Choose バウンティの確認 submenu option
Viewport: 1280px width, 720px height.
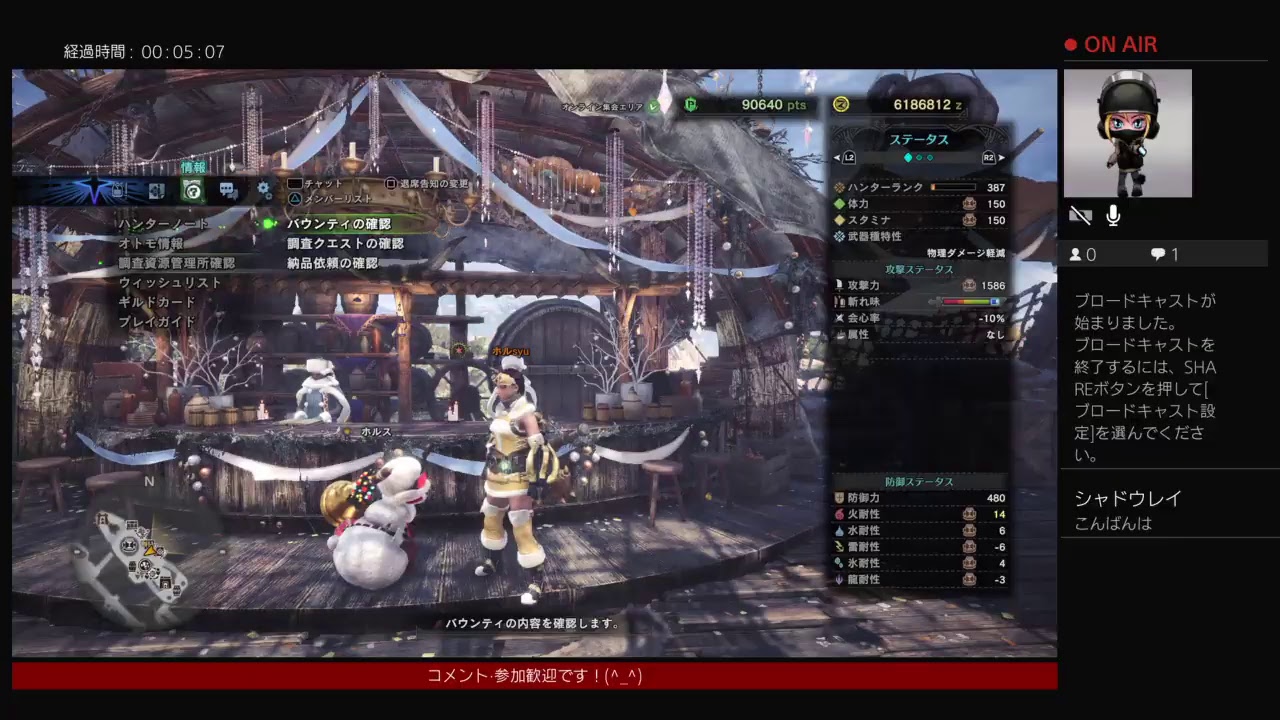click(x=338, y=224)
